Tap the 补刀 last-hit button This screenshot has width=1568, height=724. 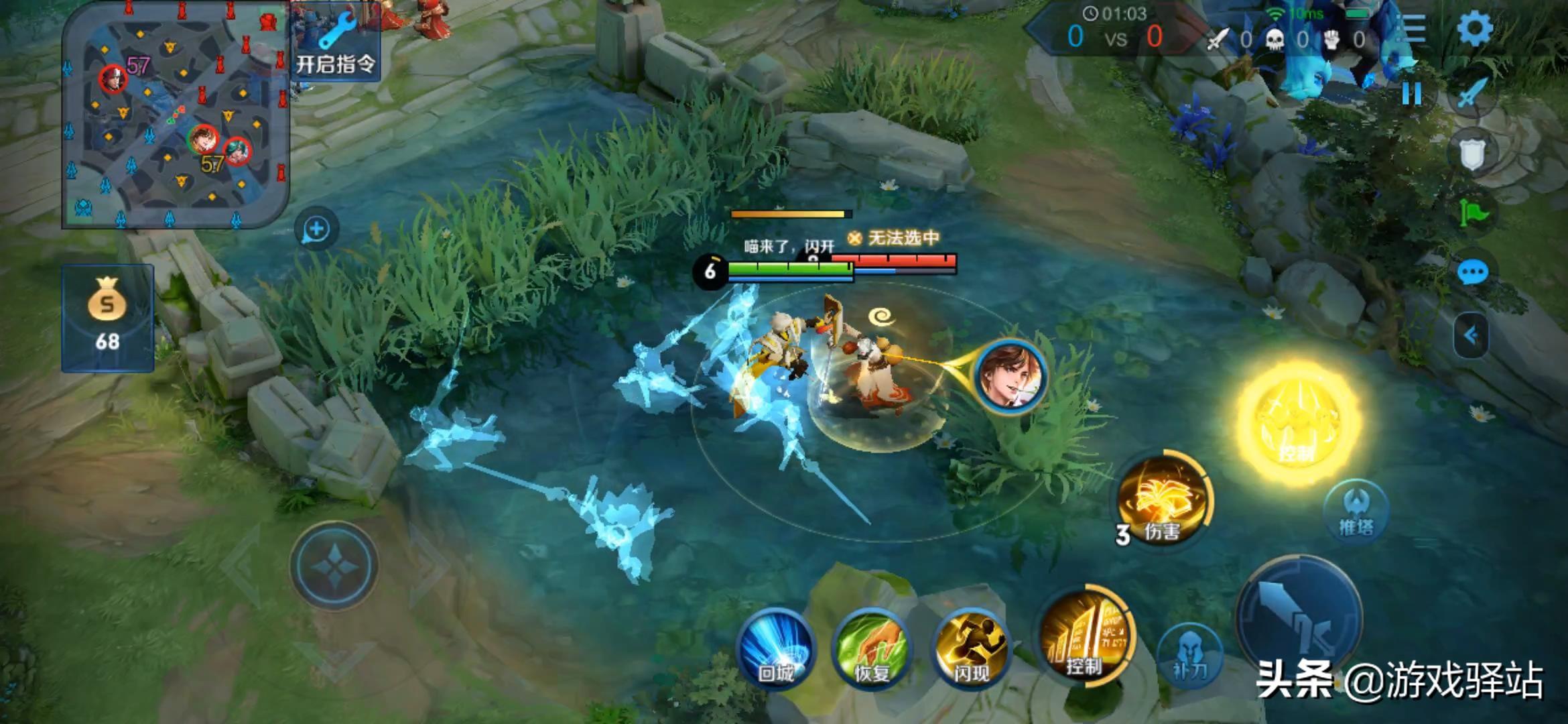pyautogui.click(x=1189, y=656)
